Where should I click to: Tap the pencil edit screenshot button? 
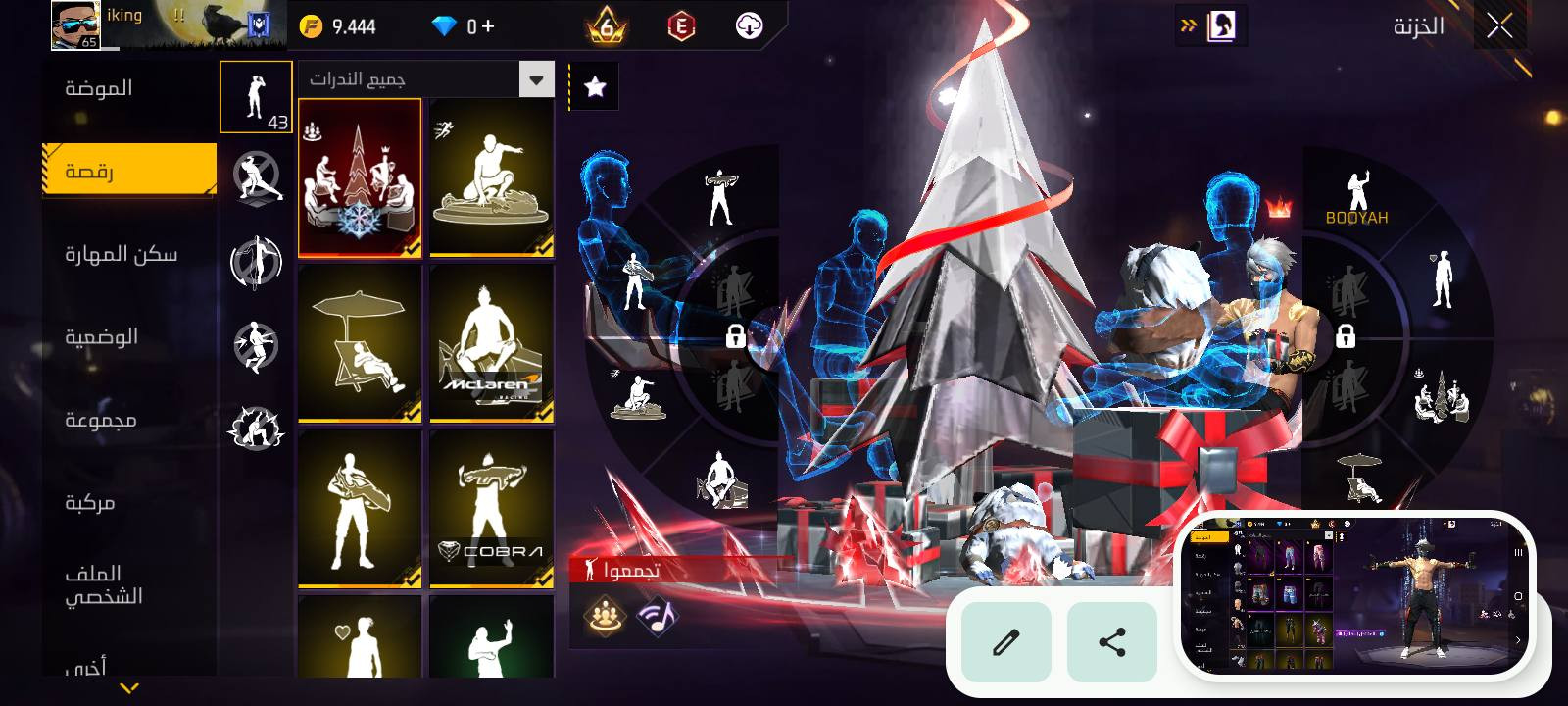[1006, 642]
